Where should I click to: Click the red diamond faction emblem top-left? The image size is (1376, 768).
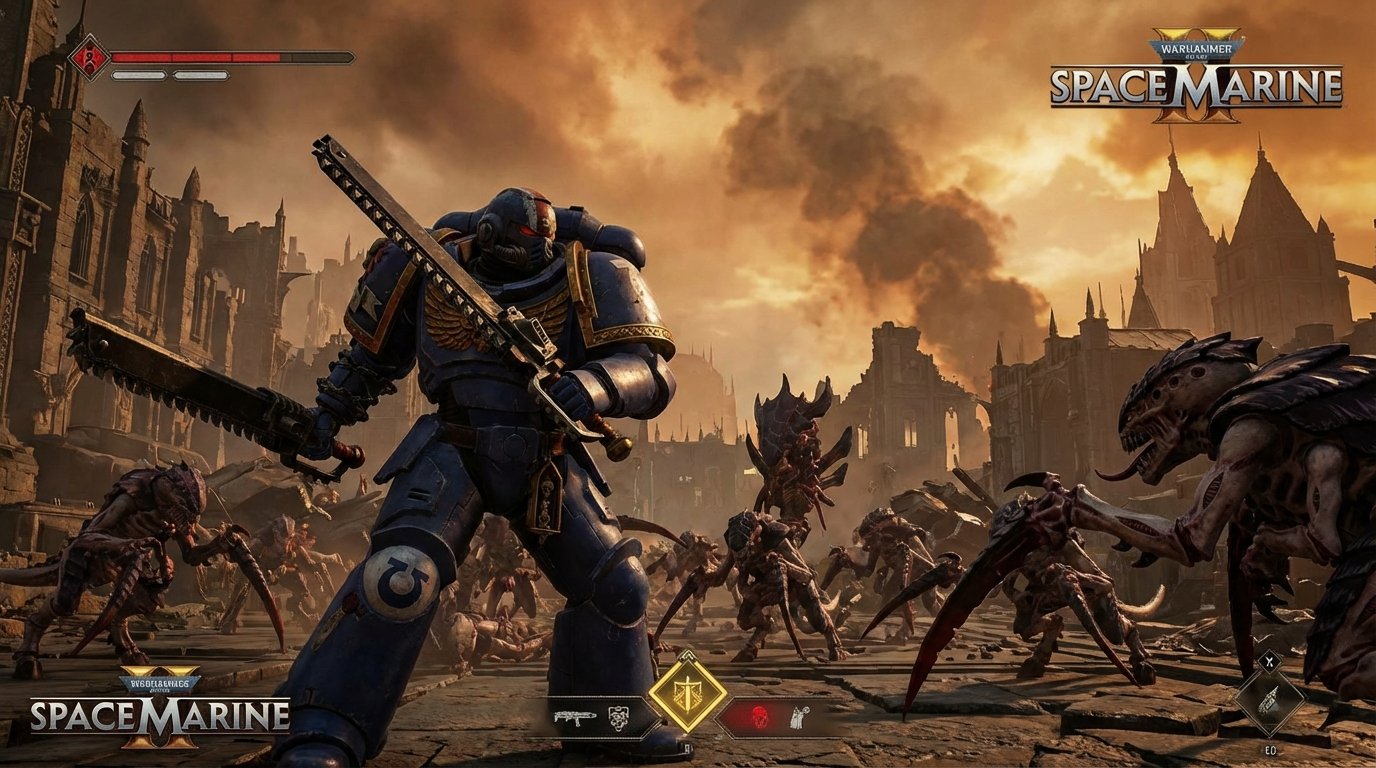point(89,57)
